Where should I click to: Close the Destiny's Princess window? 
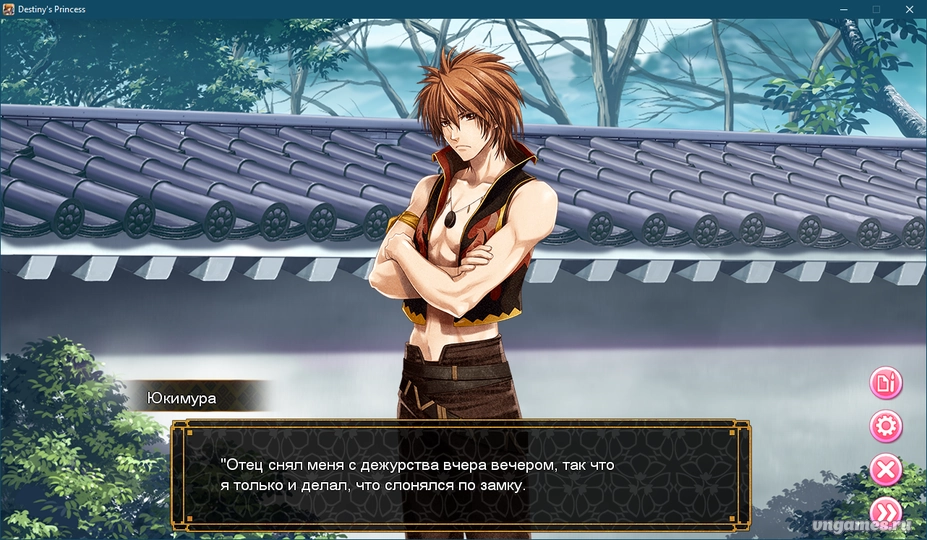(x=909, y=9)
